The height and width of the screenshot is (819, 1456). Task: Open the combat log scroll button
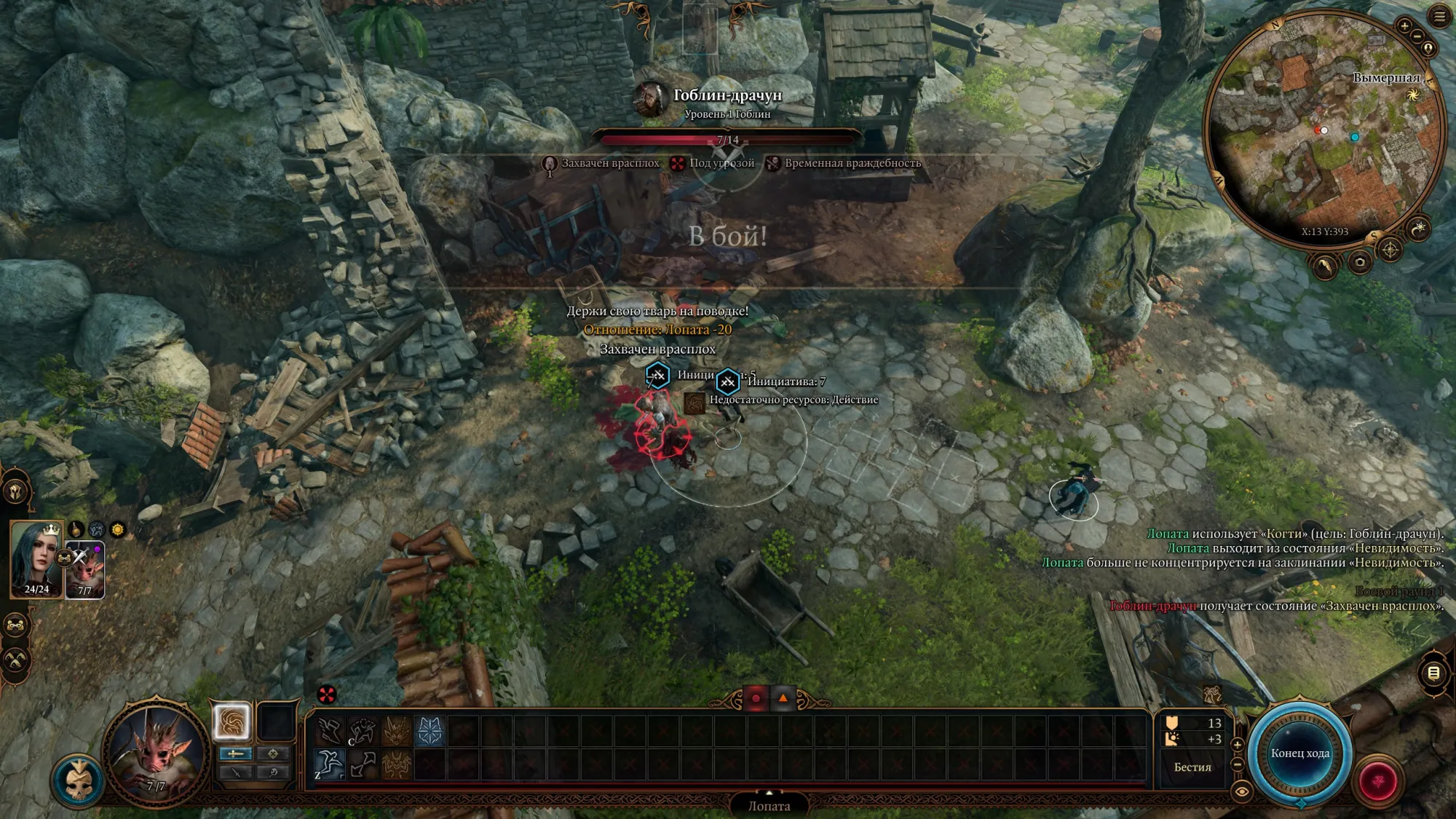point(1433,673)
